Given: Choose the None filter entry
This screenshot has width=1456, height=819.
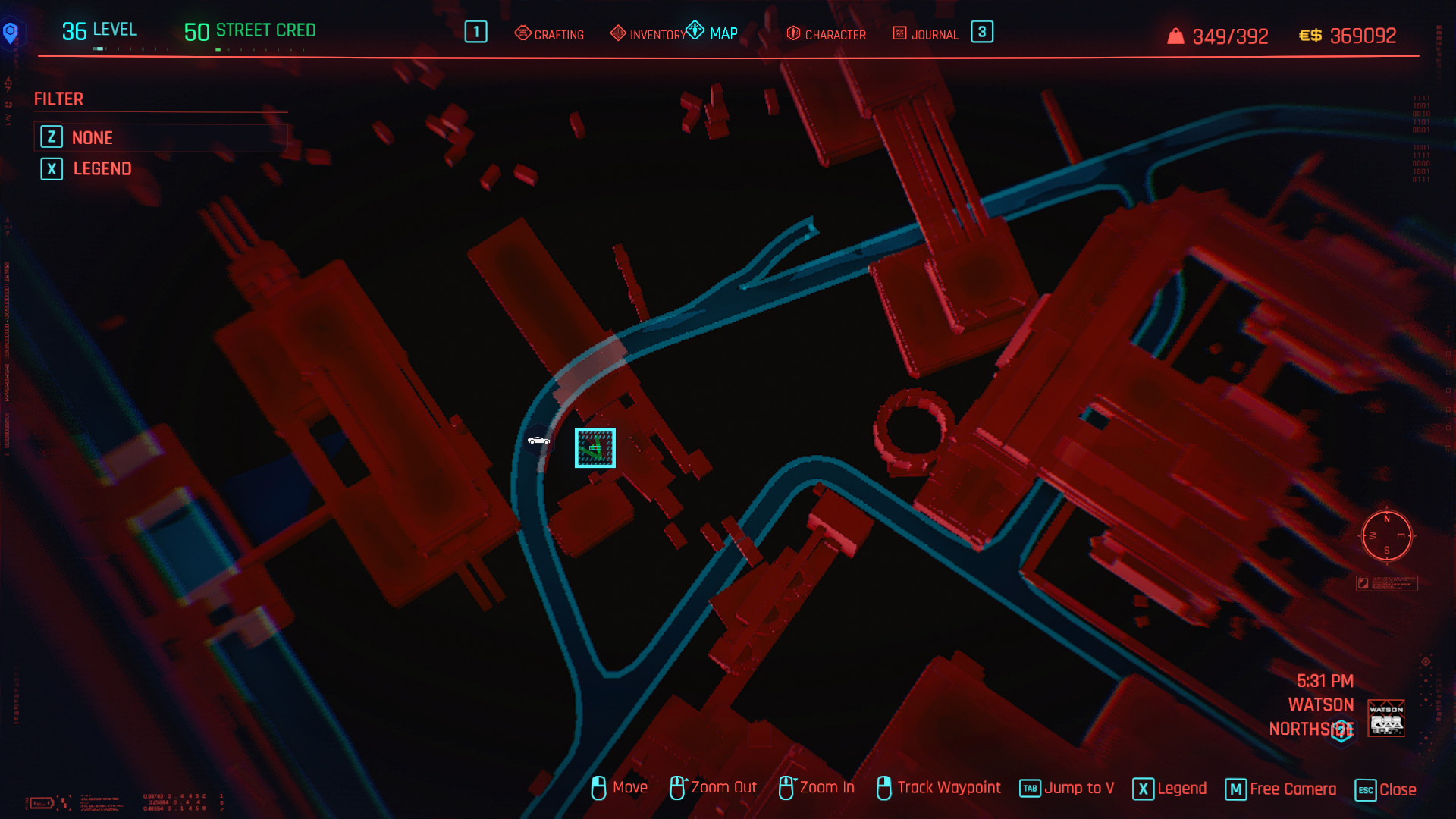Looking at the screenshot, I should [x=93, y=137].
